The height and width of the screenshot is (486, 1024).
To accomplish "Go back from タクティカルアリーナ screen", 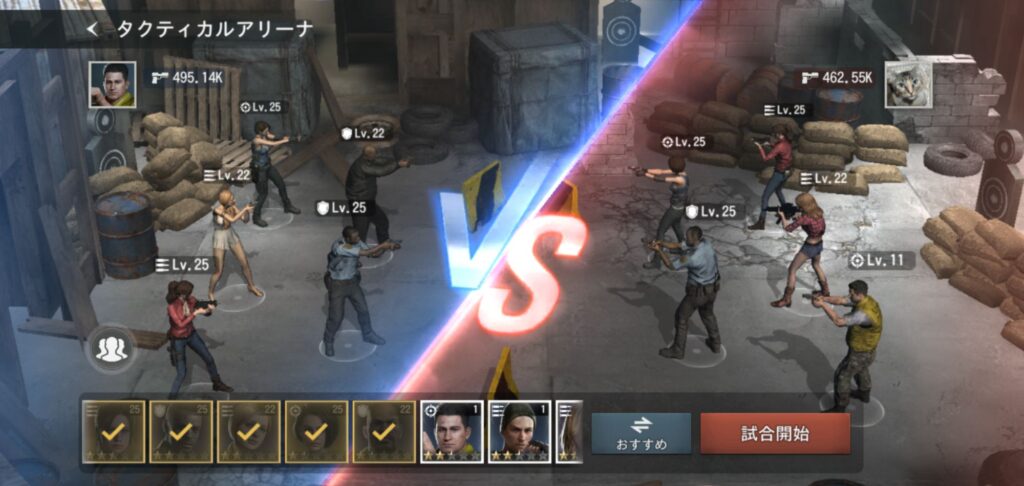I will (93, 29).
